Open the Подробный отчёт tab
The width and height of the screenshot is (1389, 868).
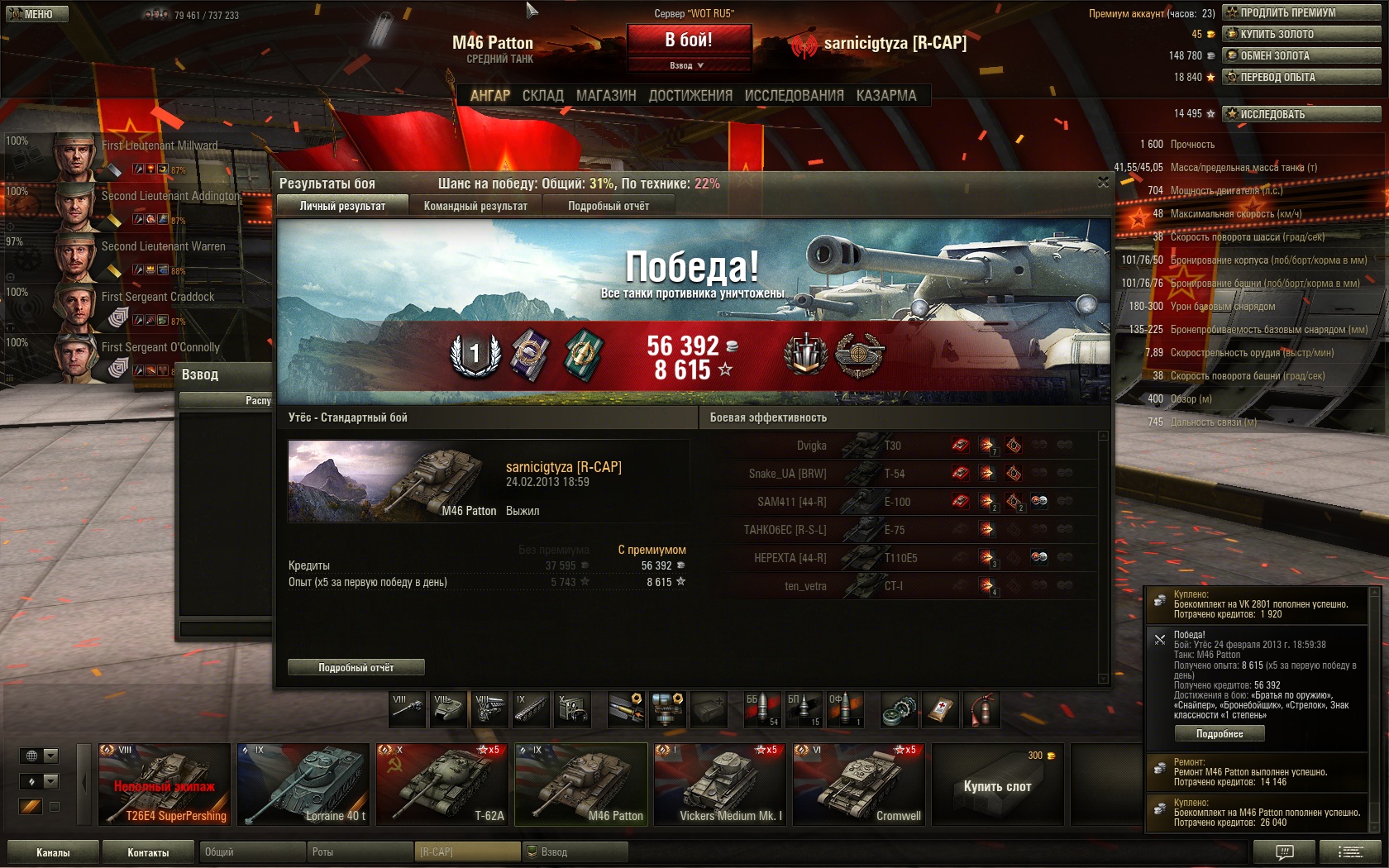click(x=609, y=206)
